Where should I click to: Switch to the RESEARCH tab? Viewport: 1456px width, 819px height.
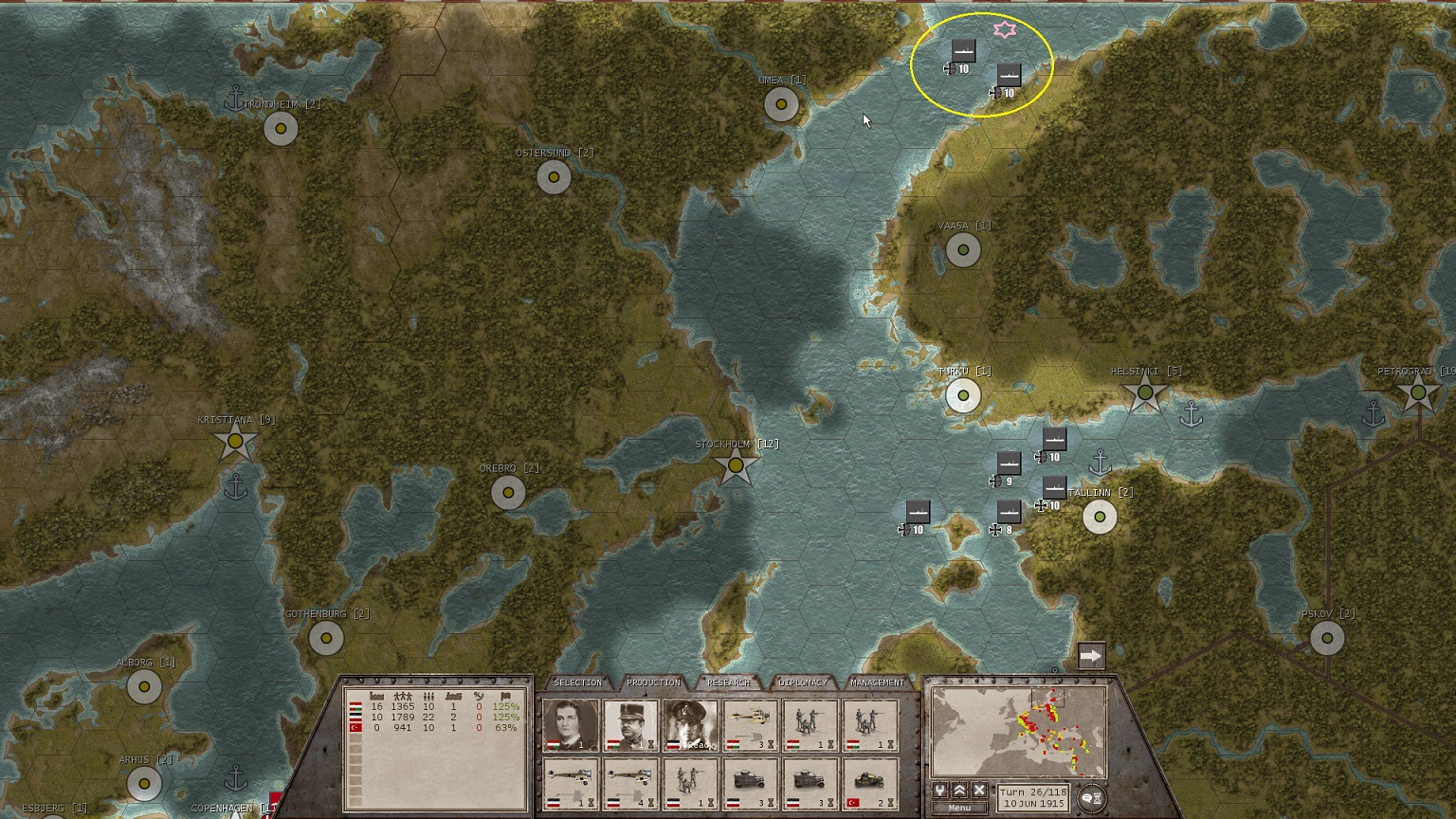point(730,682)
